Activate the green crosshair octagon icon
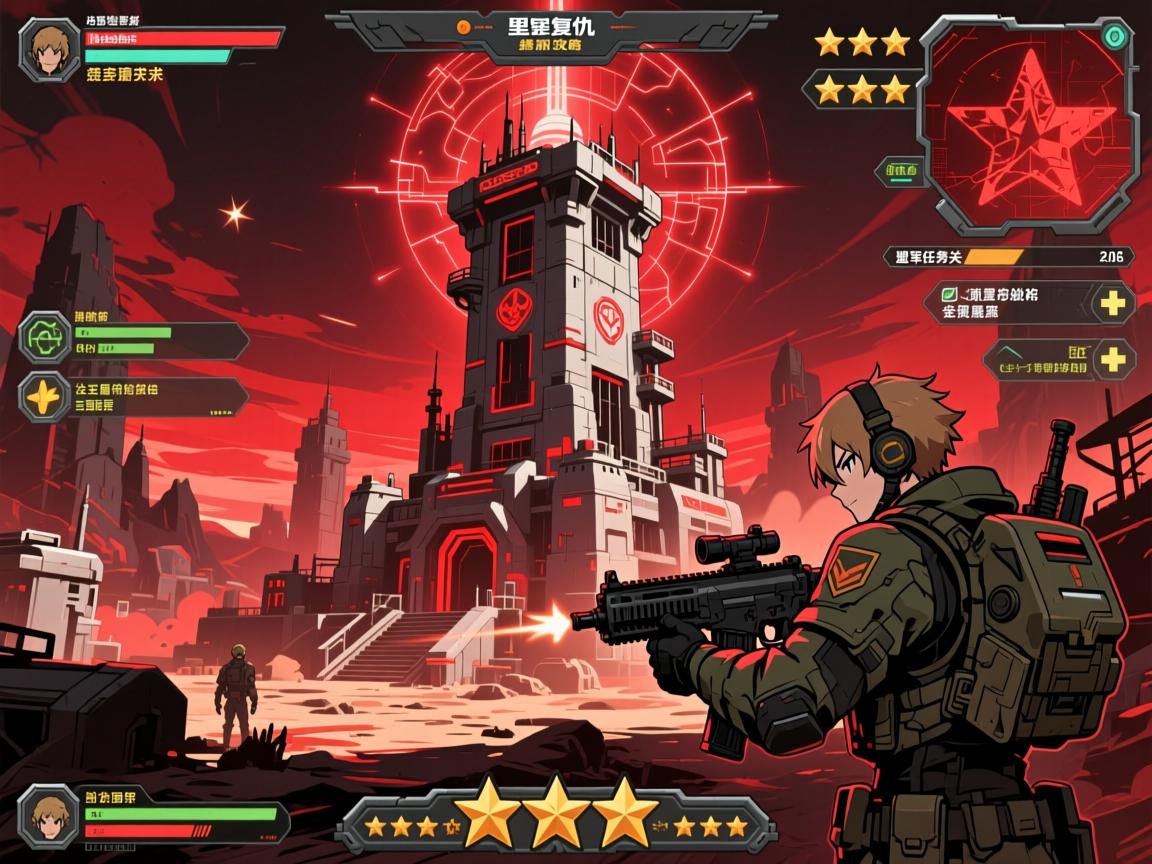 pyautogui.click(x=45, y=338)
